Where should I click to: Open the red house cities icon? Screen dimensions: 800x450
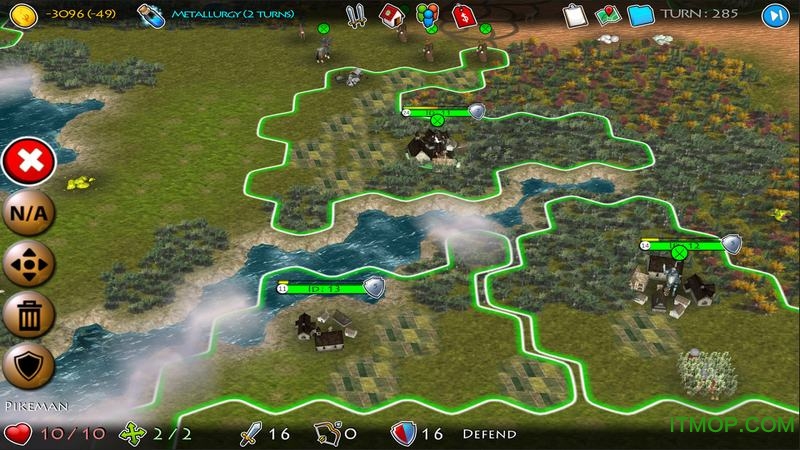tap(392, 15)
